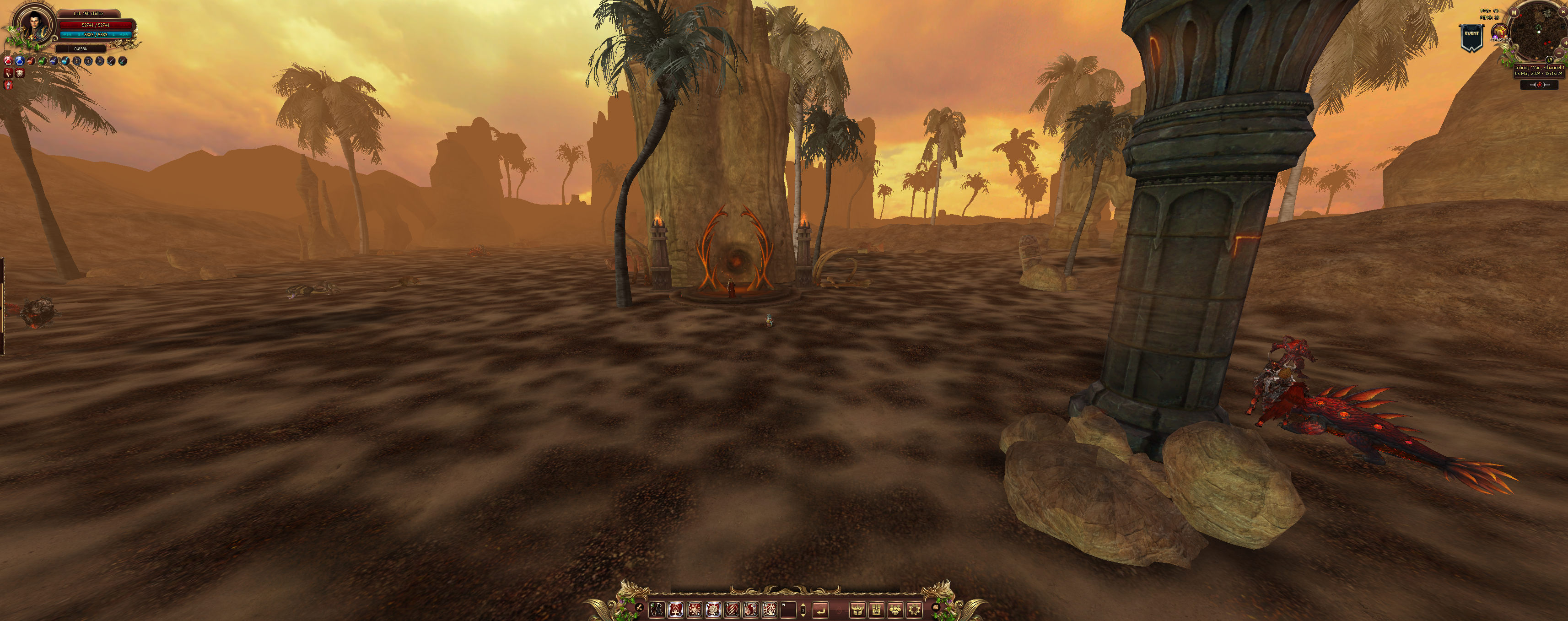Click the red fist buff icon
Image resolution: width=1568 pixels, height=621 pixels.
click(x=9, y=85)
